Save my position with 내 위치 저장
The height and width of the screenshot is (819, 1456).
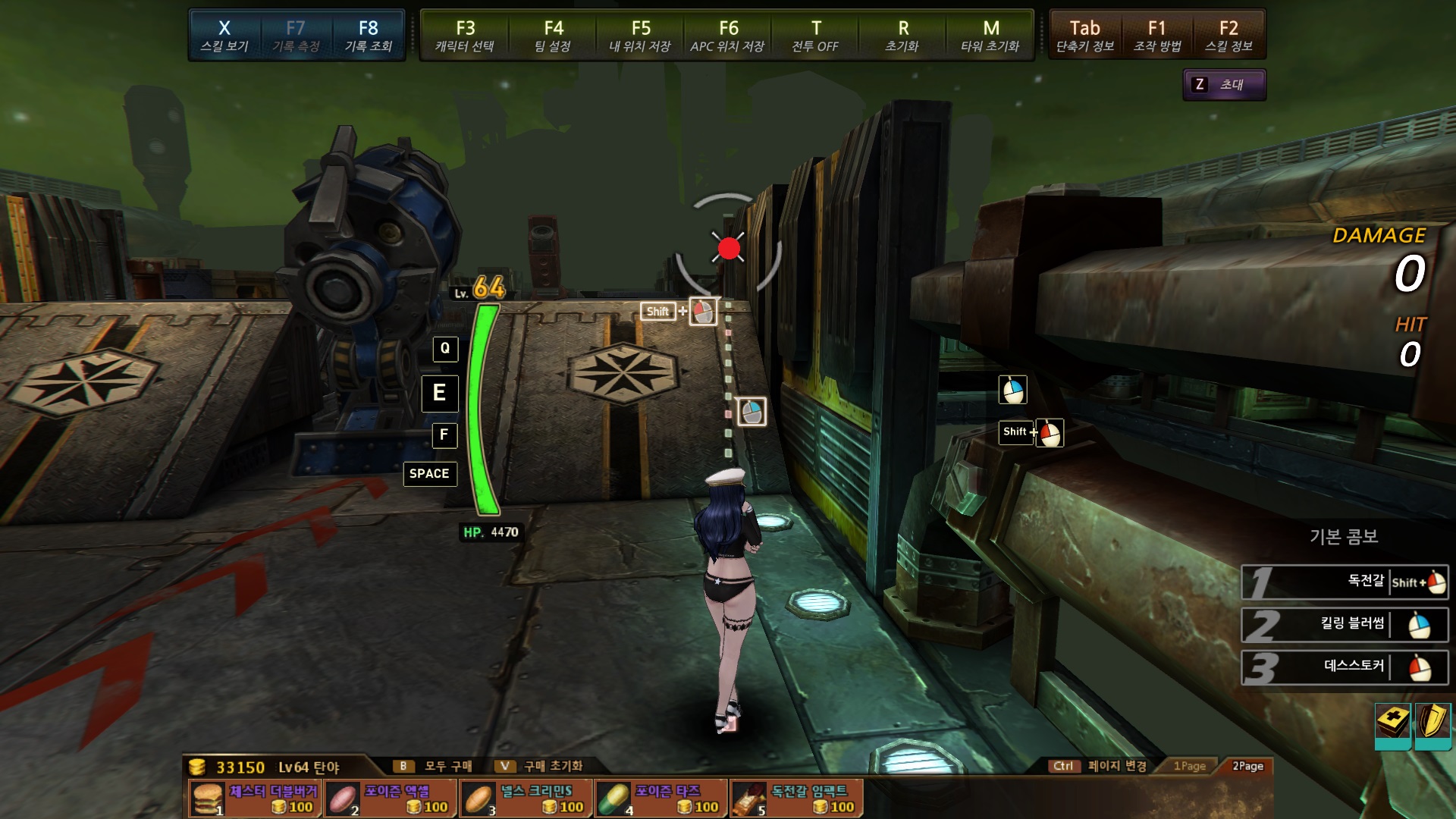click(640, 36)
